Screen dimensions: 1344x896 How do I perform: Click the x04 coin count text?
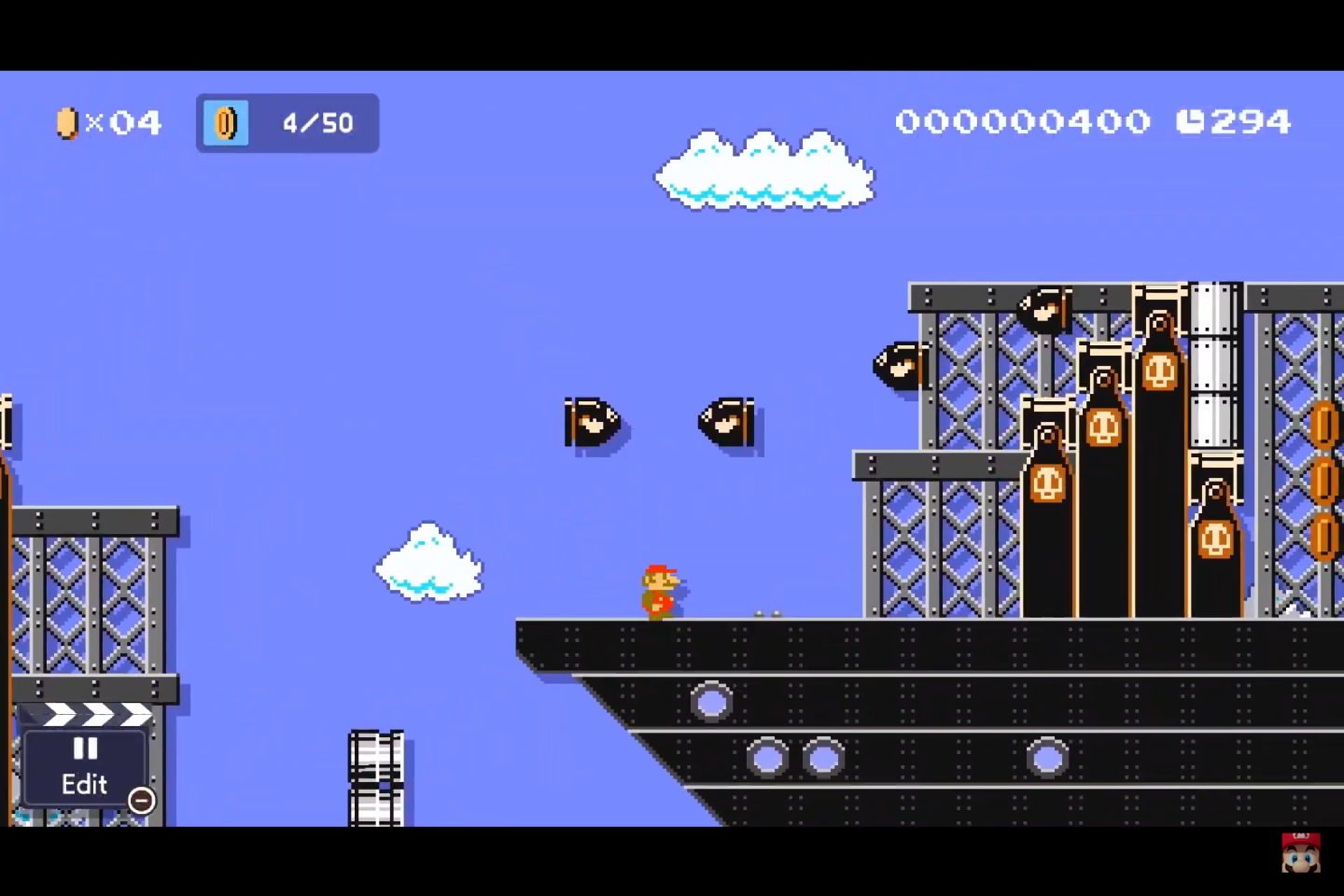point(121,122)
